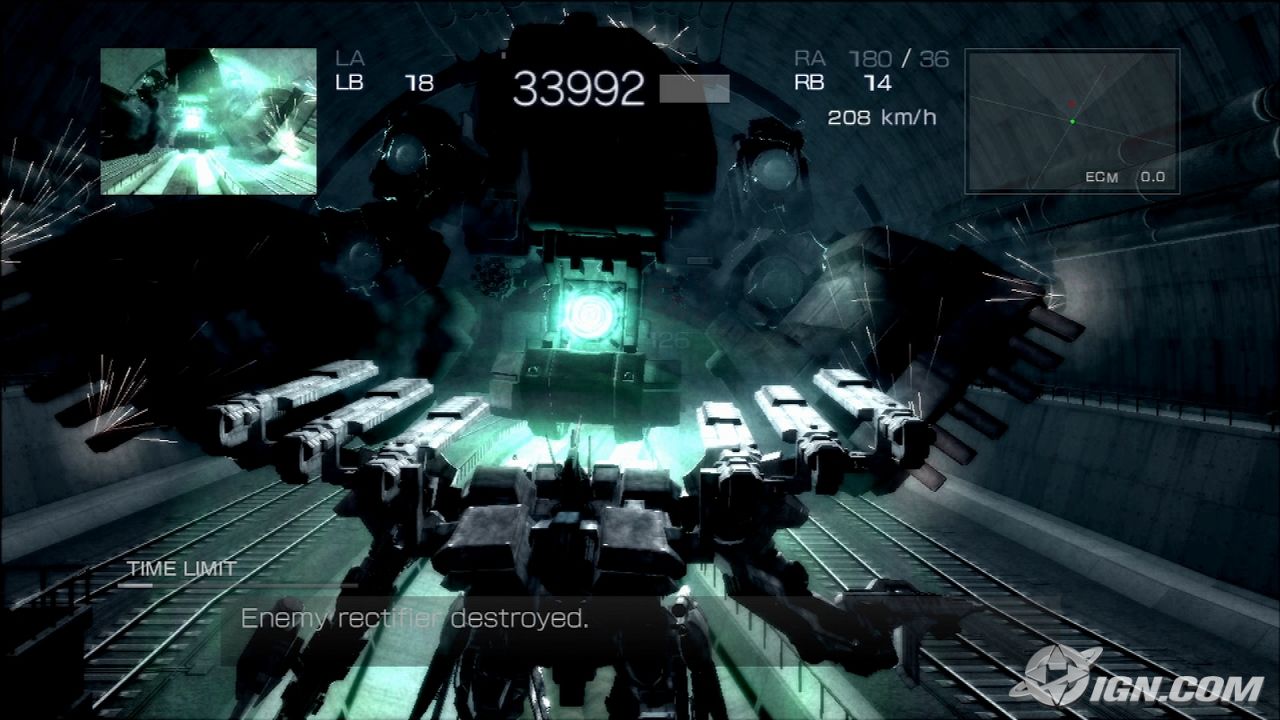Viewport: 1280px width, 720px height.
Task: Click the glowing rectifier core reticle
Action: [x=590, y=315]
